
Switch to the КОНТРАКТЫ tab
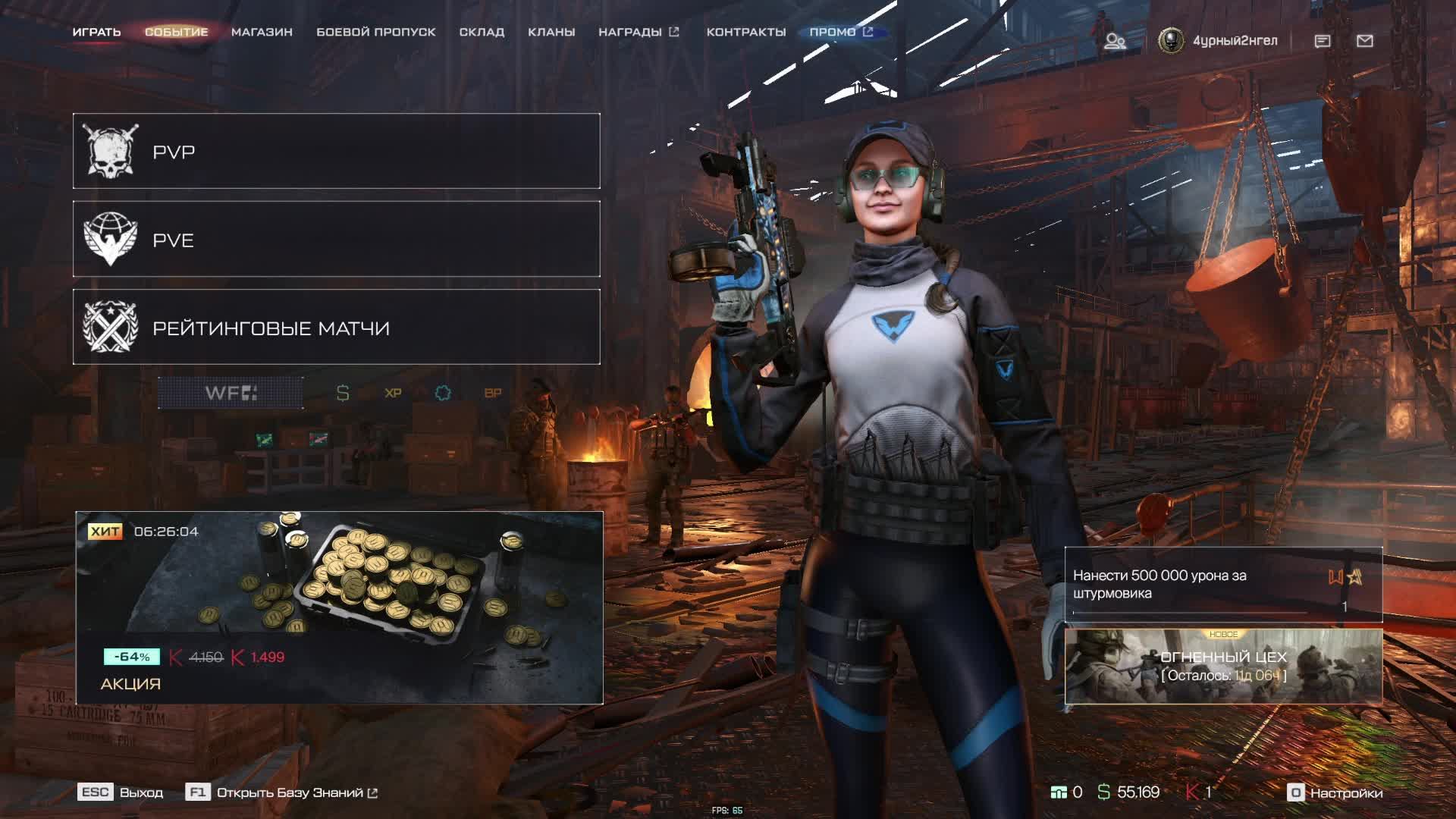click(x=745, y=32)
